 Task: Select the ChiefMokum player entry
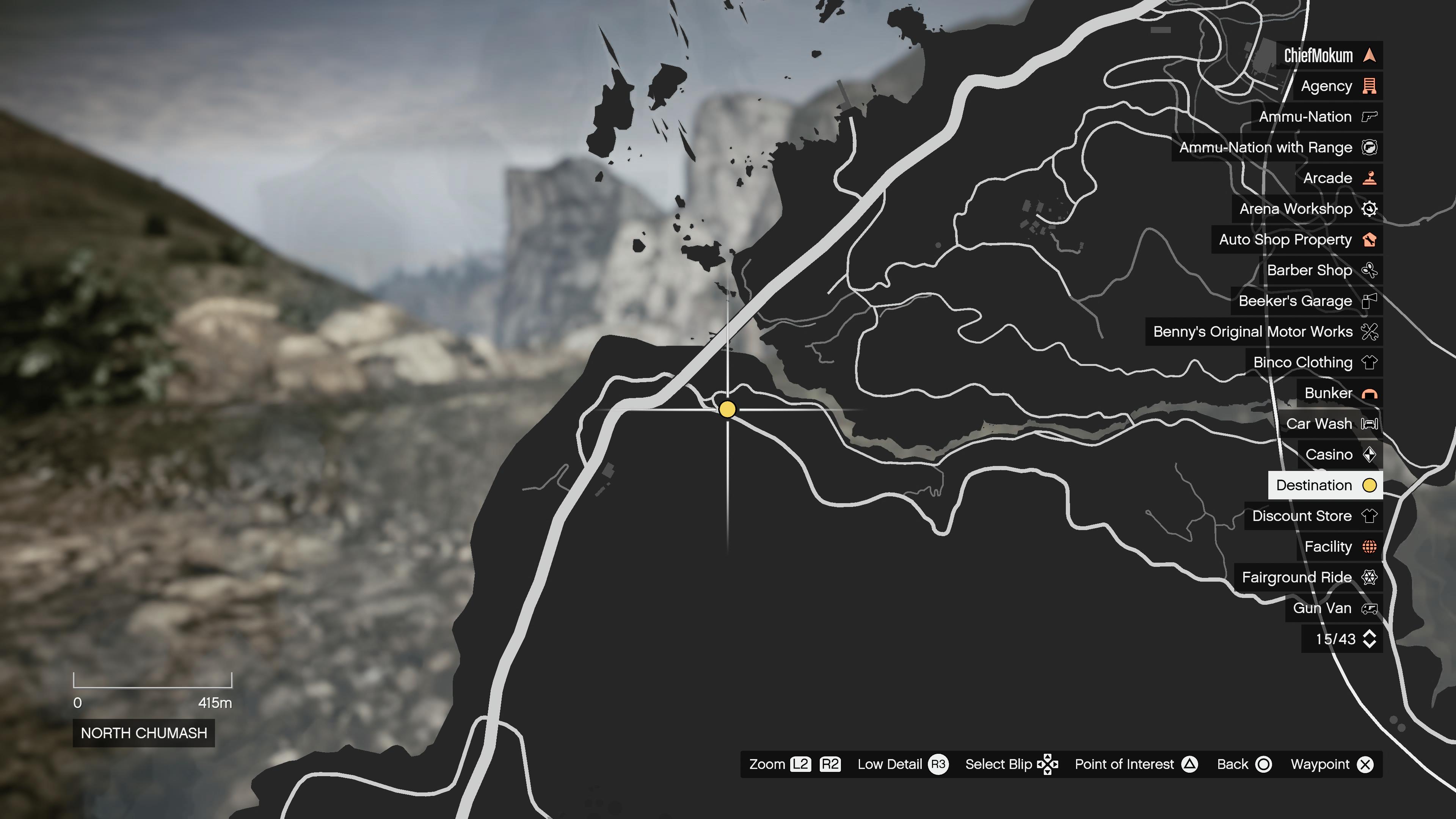pos(1328,55)
